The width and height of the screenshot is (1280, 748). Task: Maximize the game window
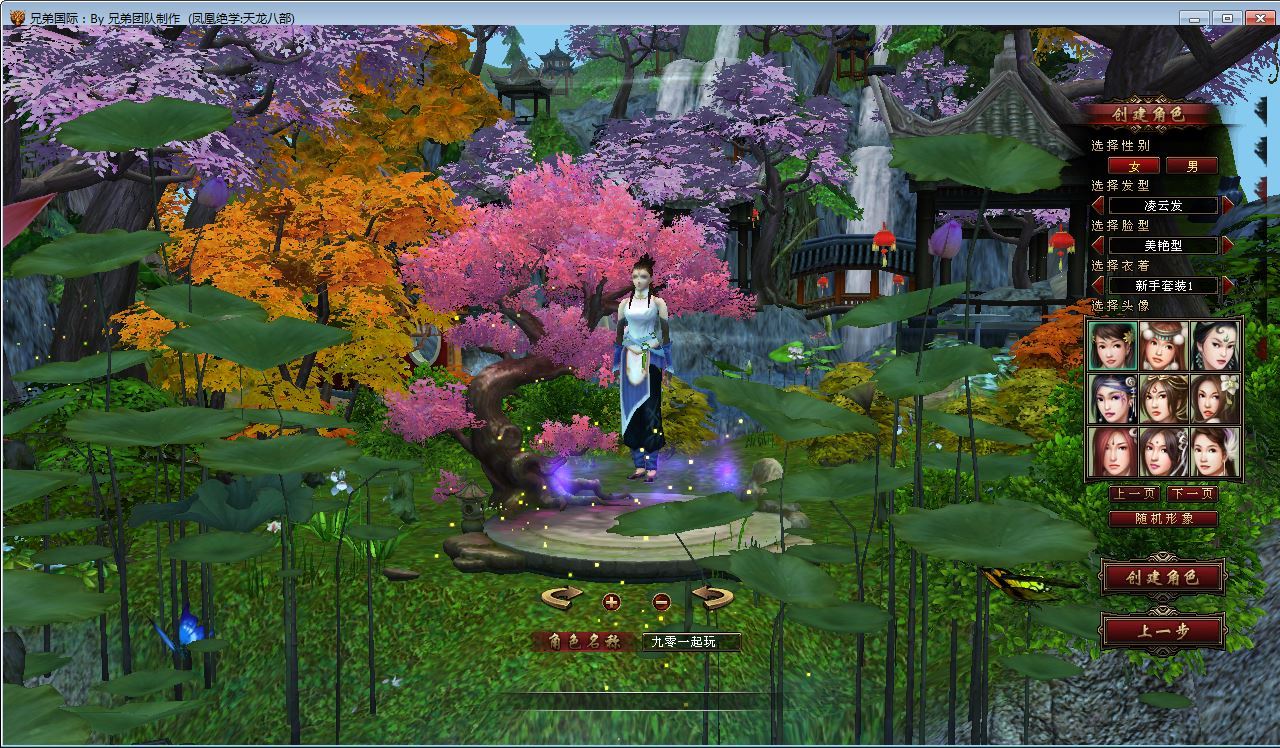tap(1227, 17)
